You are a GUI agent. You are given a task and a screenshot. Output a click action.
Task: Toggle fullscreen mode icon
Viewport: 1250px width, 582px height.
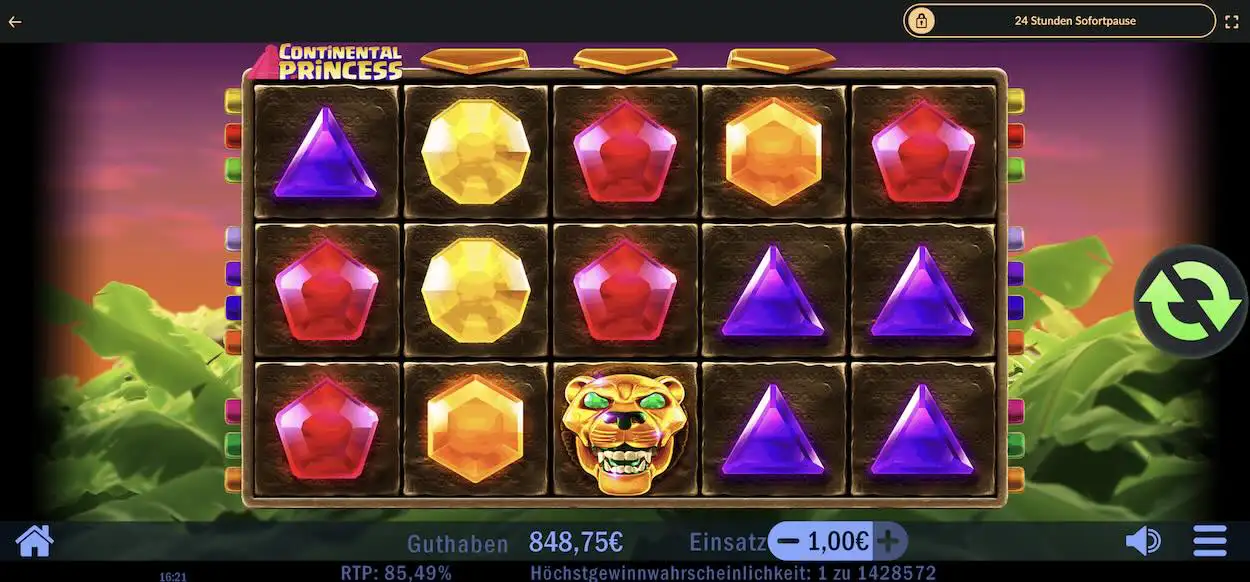(x=1232, y=20)
